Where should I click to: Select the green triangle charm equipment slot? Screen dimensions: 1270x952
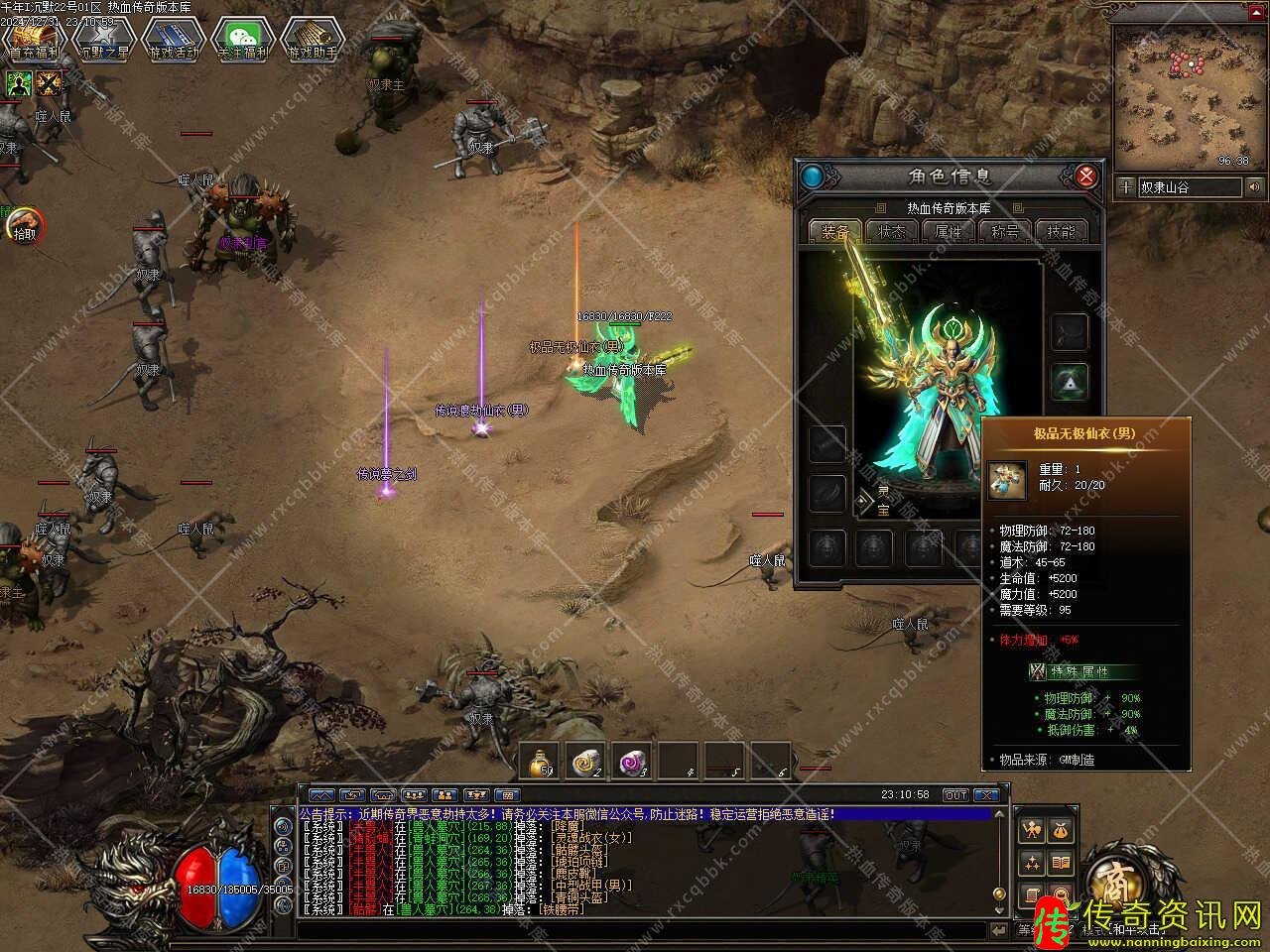pyautogui.click(x=1069, y=380)
